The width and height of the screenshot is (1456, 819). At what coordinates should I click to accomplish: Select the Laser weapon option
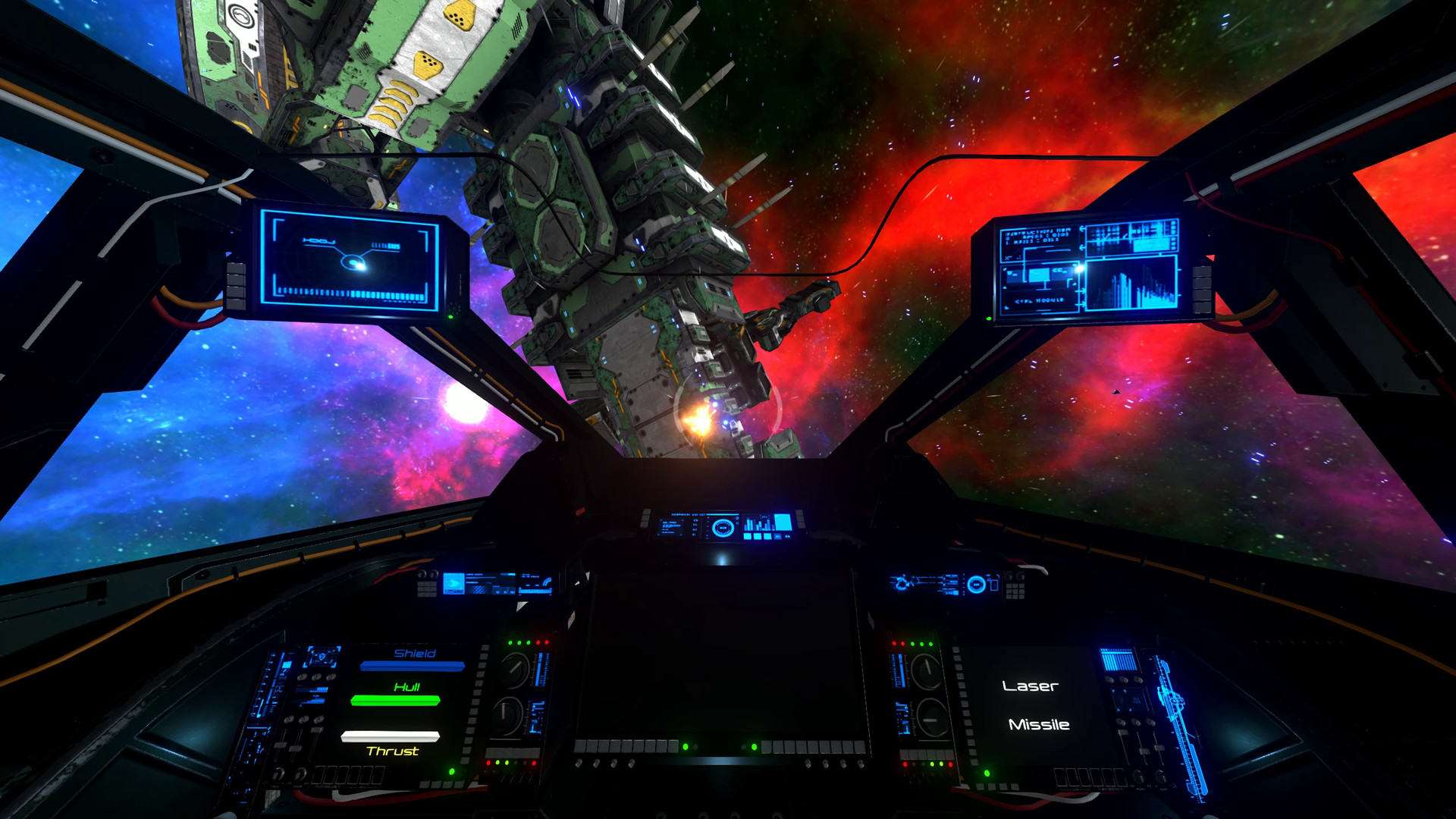1030,688
